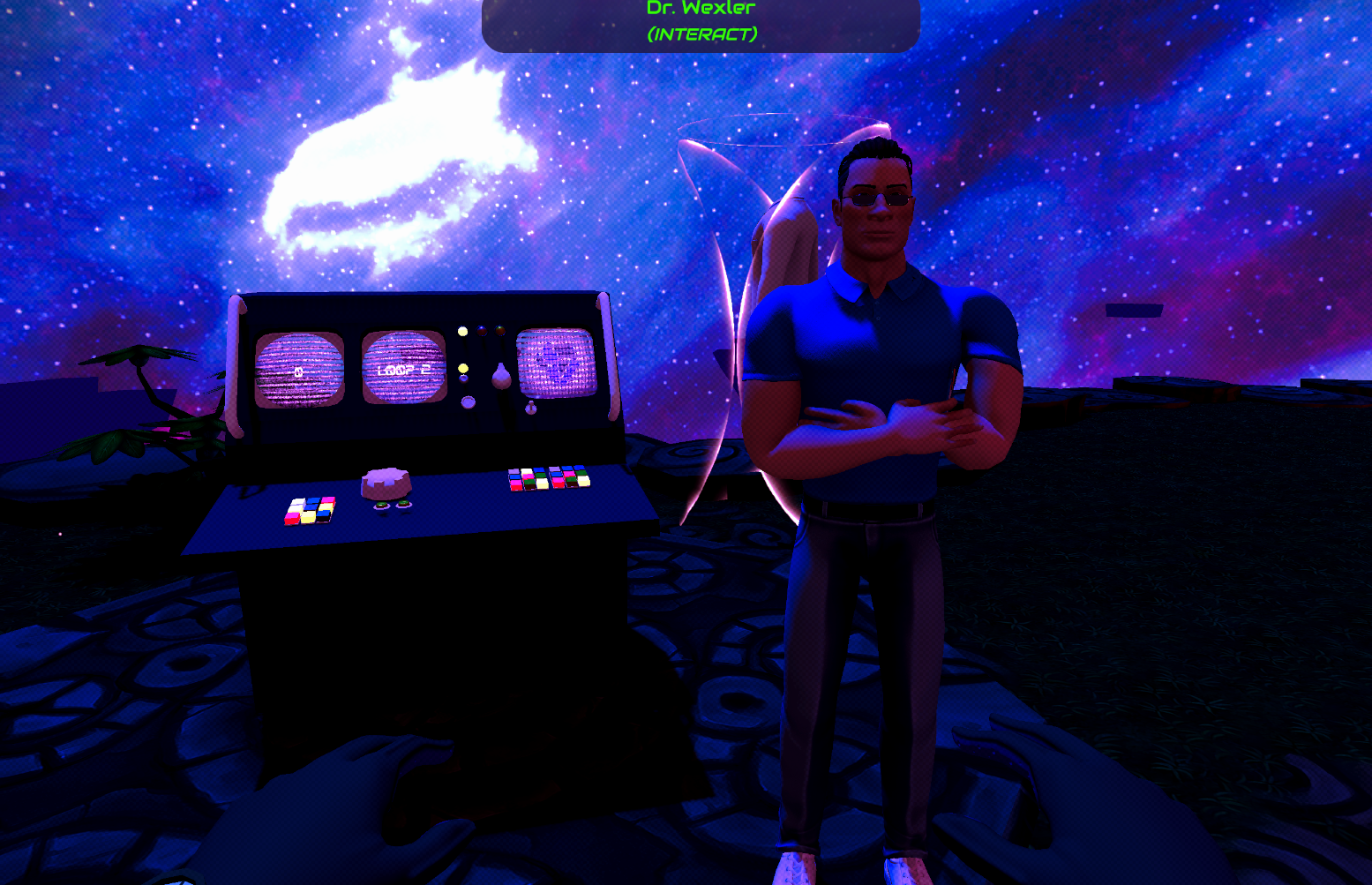
Task: Toggle the right green button beside the dial
Action: pos(404,502)
